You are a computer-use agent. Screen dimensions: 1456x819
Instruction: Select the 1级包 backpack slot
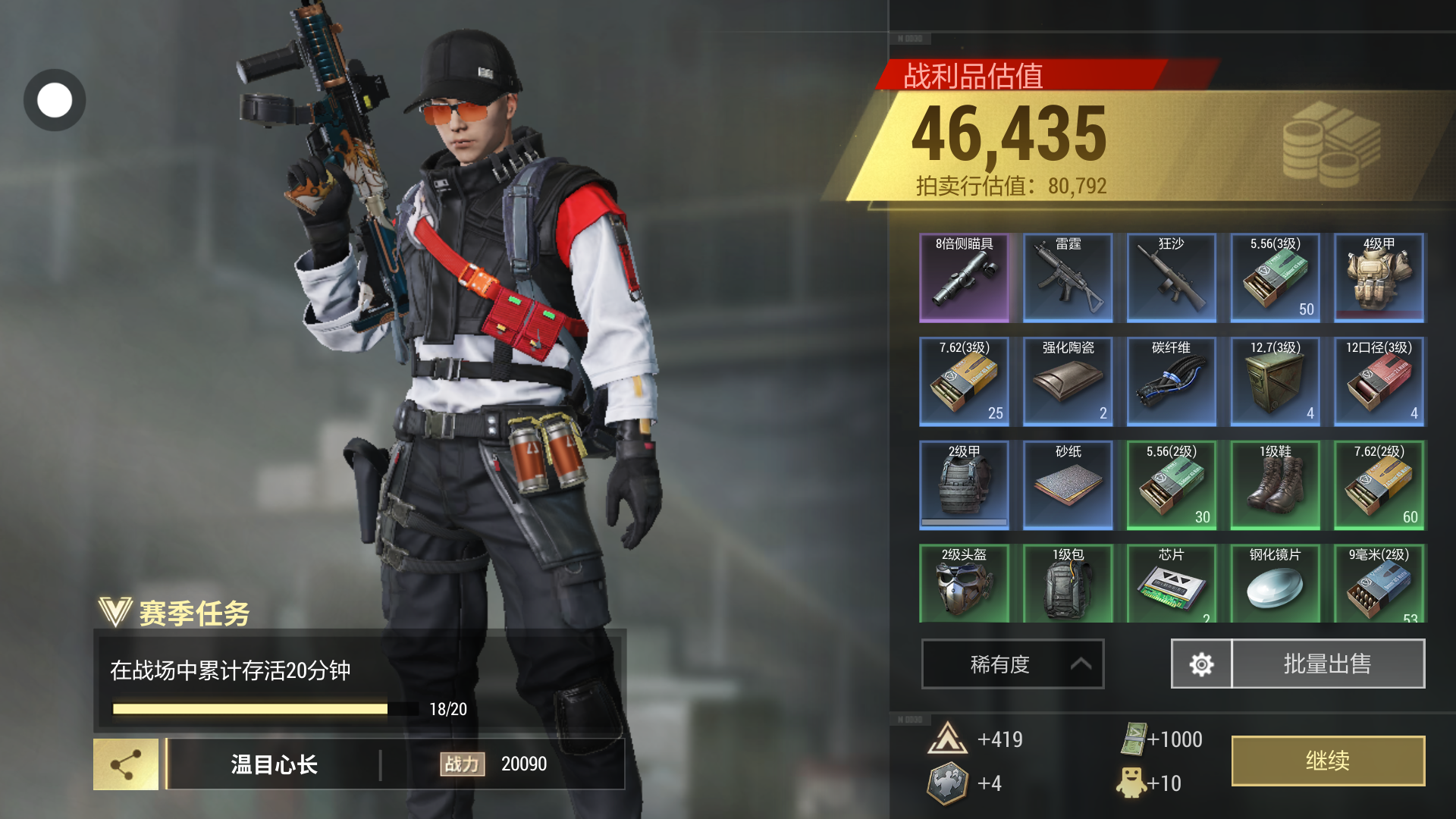[1068, 584]
